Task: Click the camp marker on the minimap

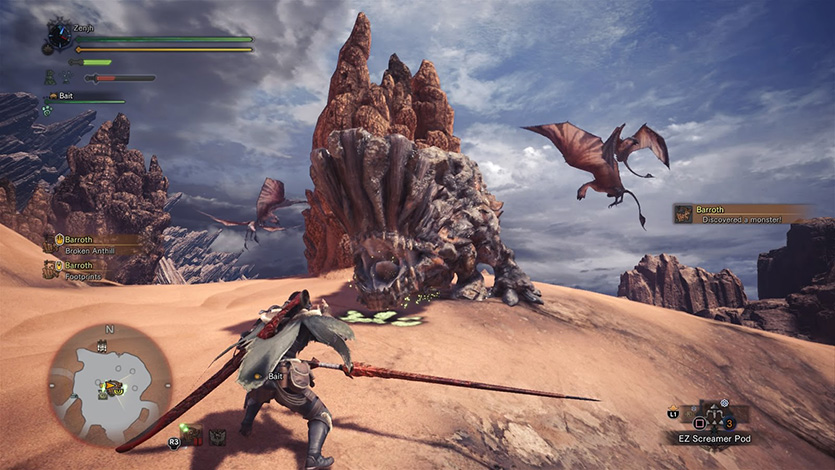Action: point(101,347)
